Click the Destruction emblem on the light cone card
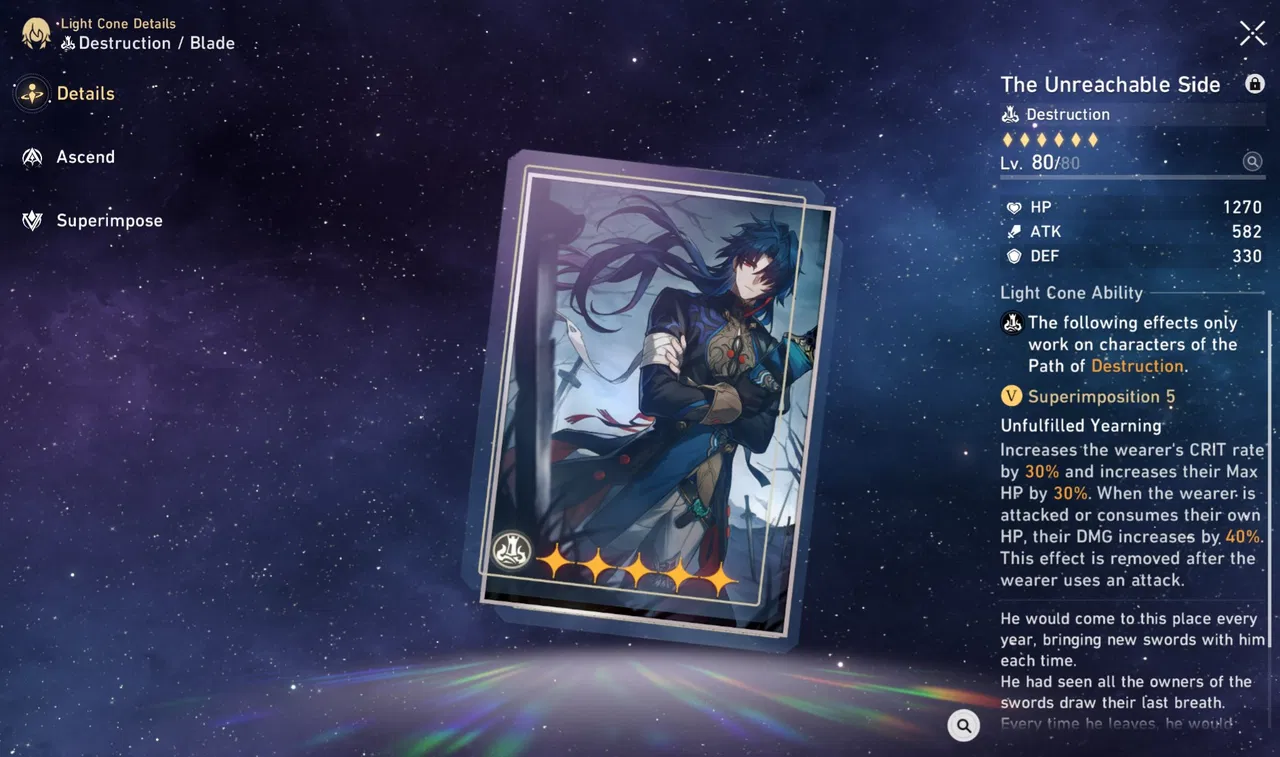 coord(510,551)
